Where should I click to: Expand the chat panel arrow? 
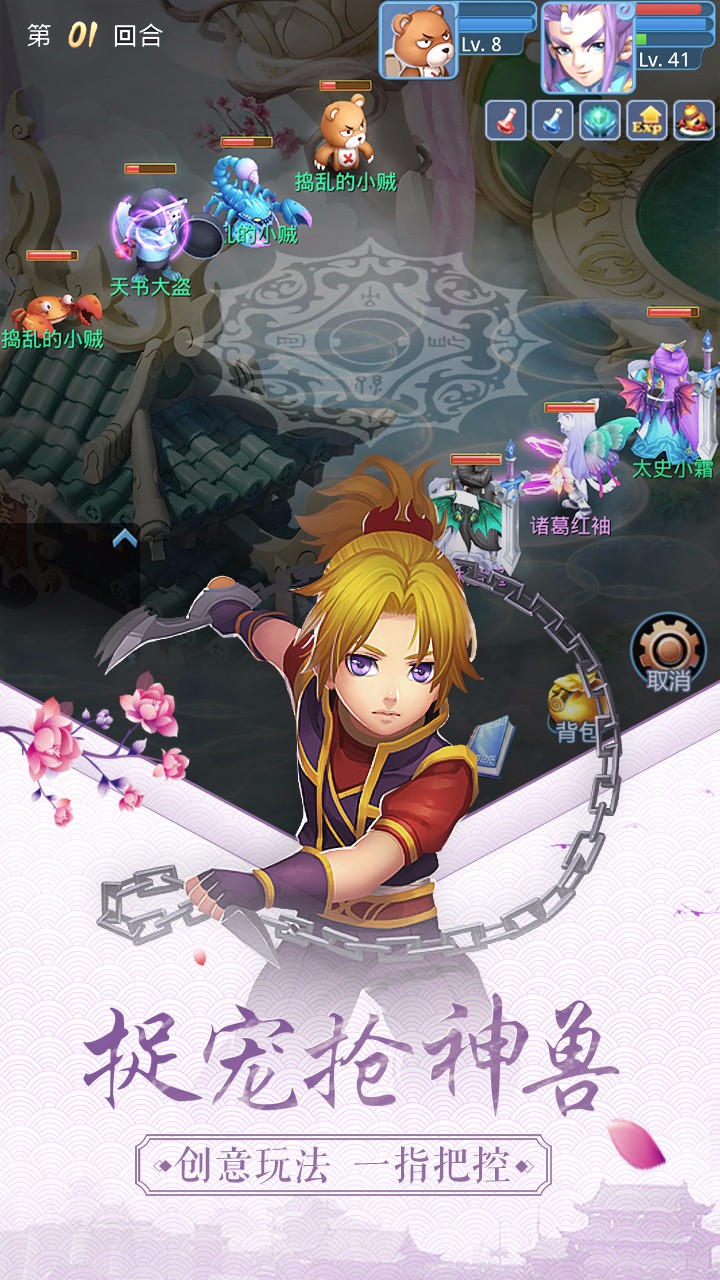pos(125,539)
